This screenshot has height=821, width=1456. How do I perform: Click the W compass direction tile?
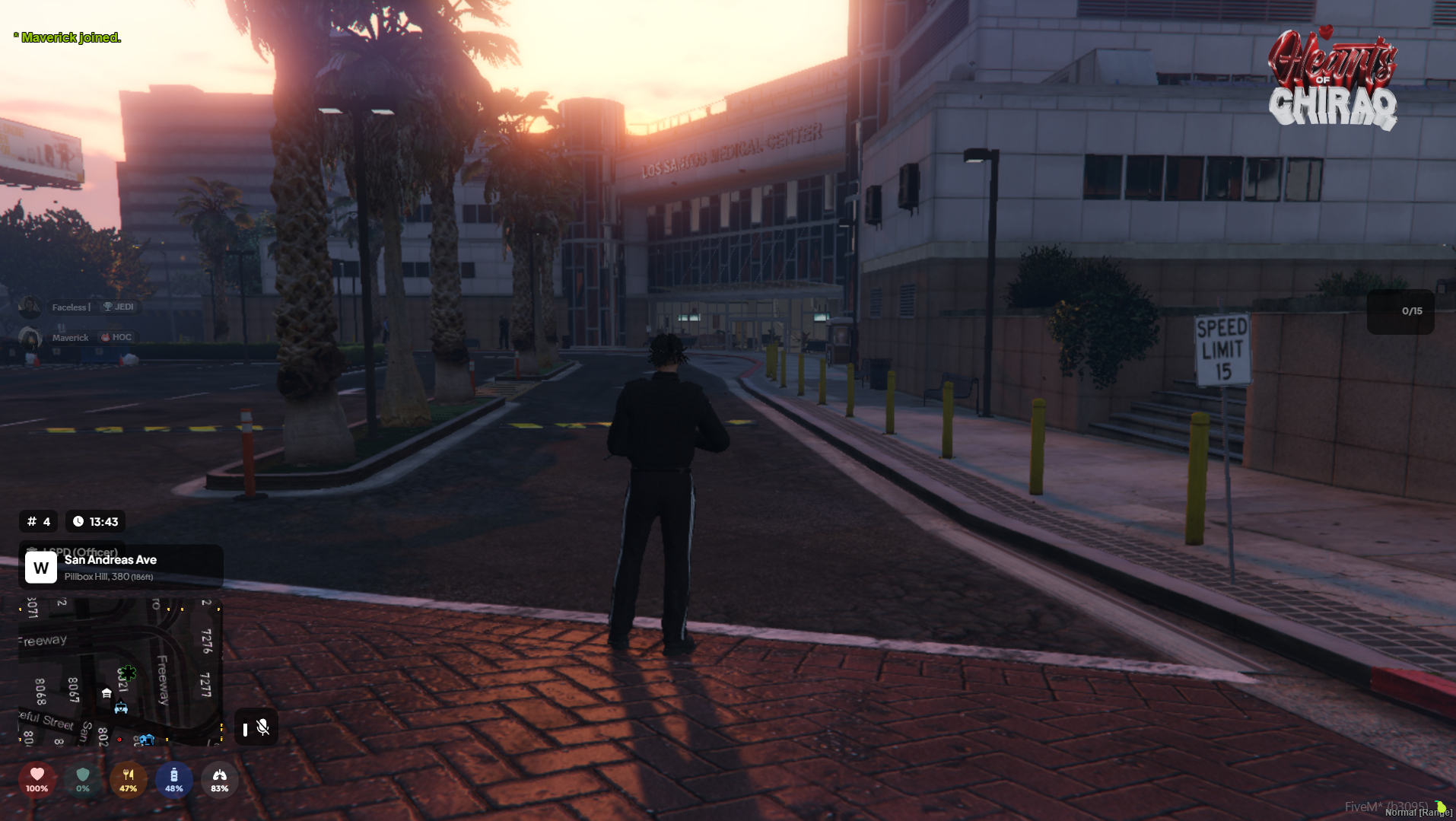point(41,568)
